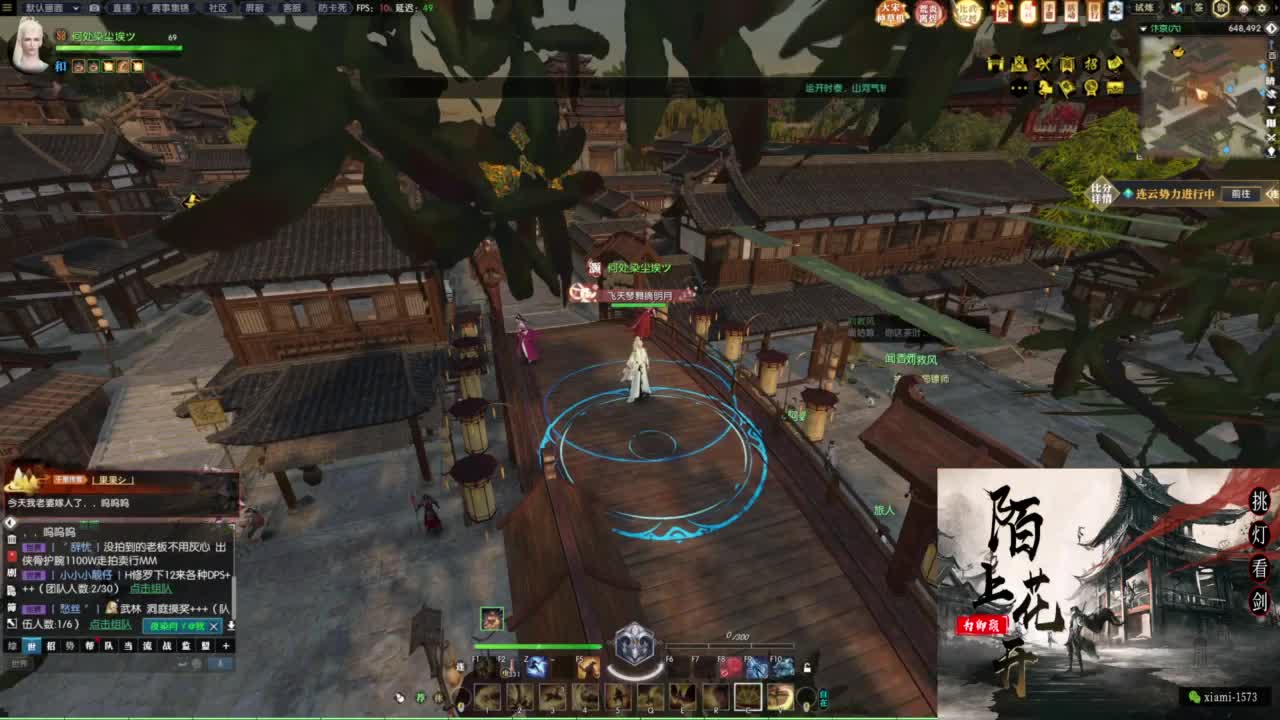1280x720 pixels.
Task: Open the screenshot camera icon in top menu bar
Action: click(94, 8)
